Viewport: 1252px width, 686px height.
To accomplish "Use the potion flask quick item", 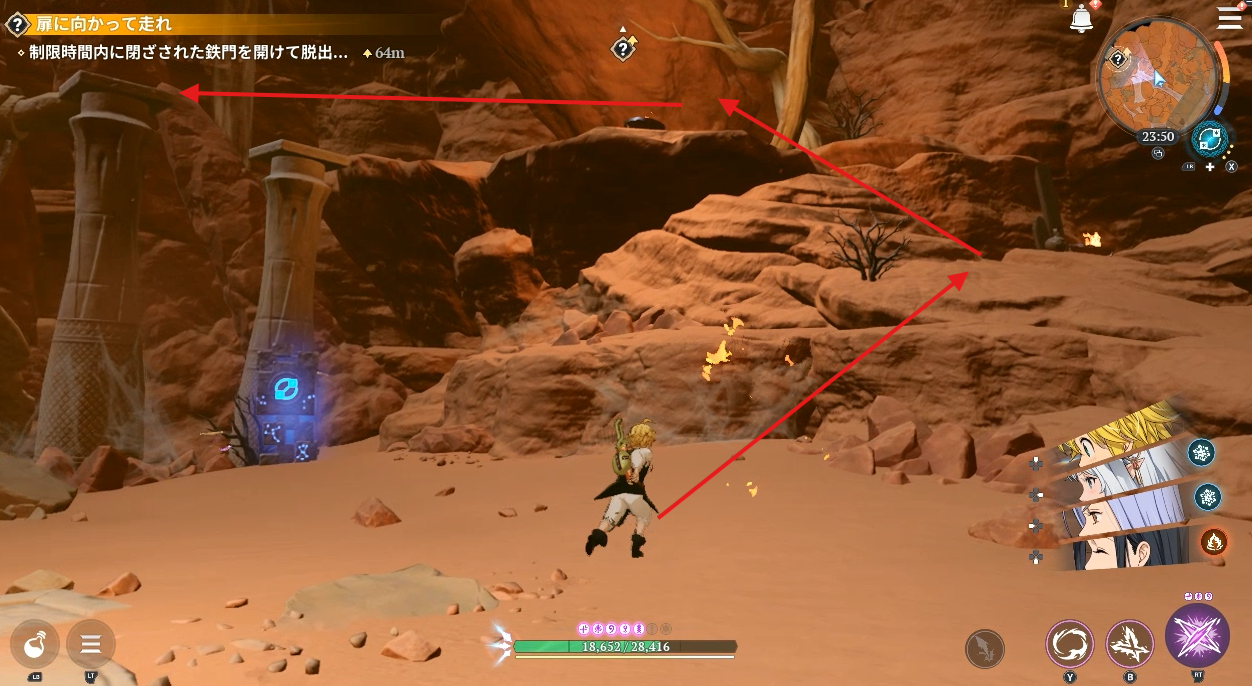I will 35,644.
